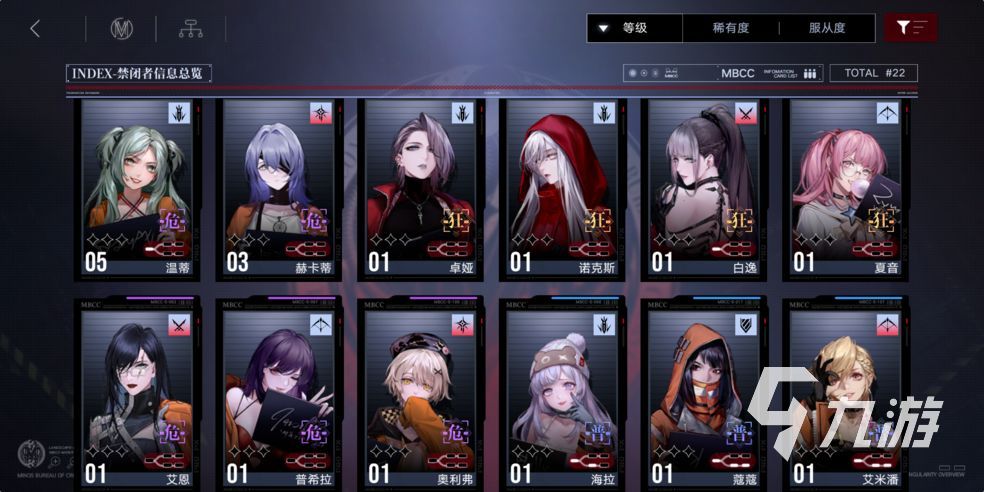The image size is (984, 492).
Task: Choose the 卓娅 character card
Action: [420, 188]
